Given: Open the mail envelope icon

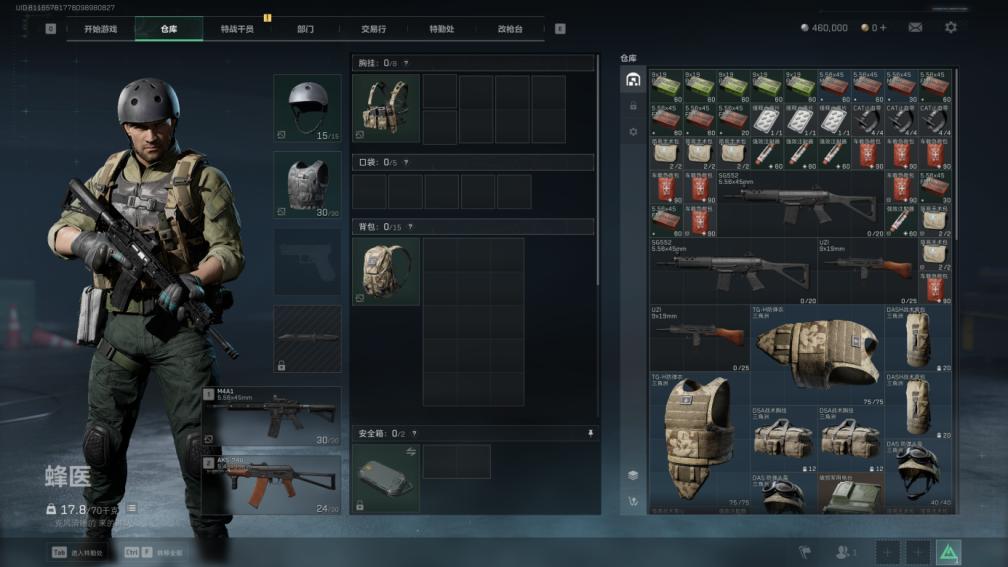Looking at the screenshot, I should click(x=915, y=28).
